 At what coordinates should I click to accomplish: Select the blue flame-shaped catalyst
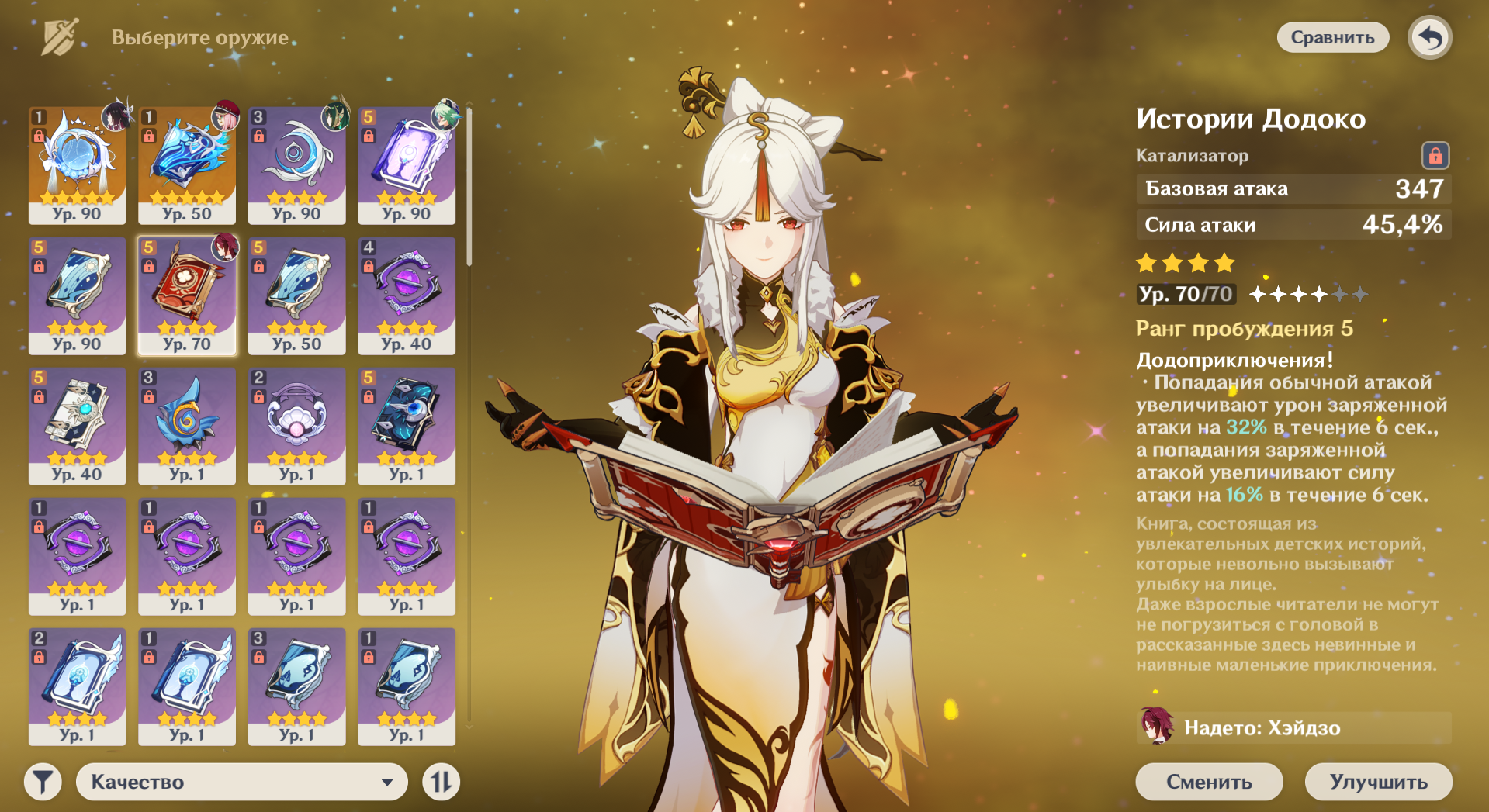(187, 425)
